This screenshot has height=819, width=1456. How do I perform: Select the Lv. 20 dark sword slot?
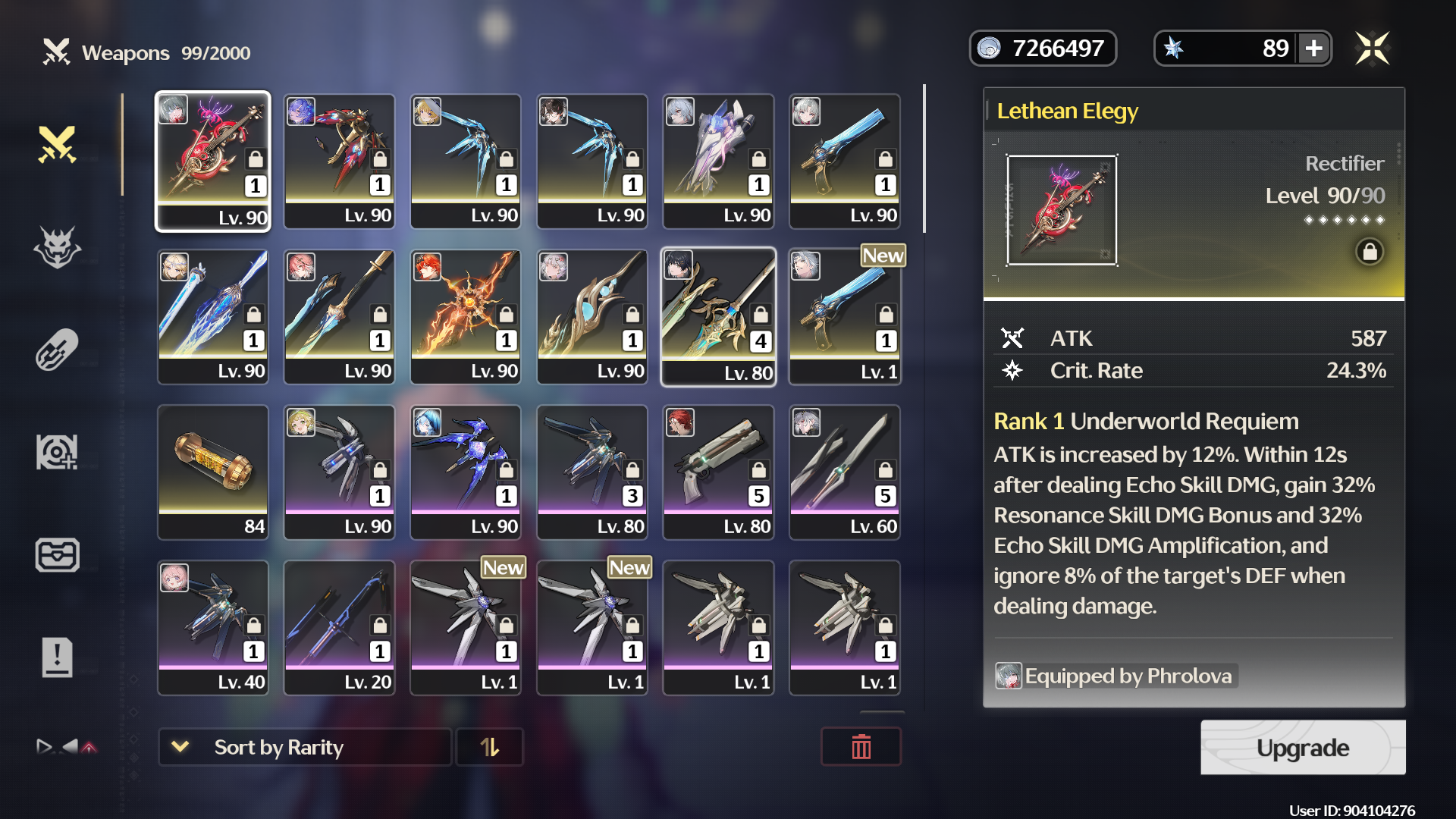(x=339, y=627)
